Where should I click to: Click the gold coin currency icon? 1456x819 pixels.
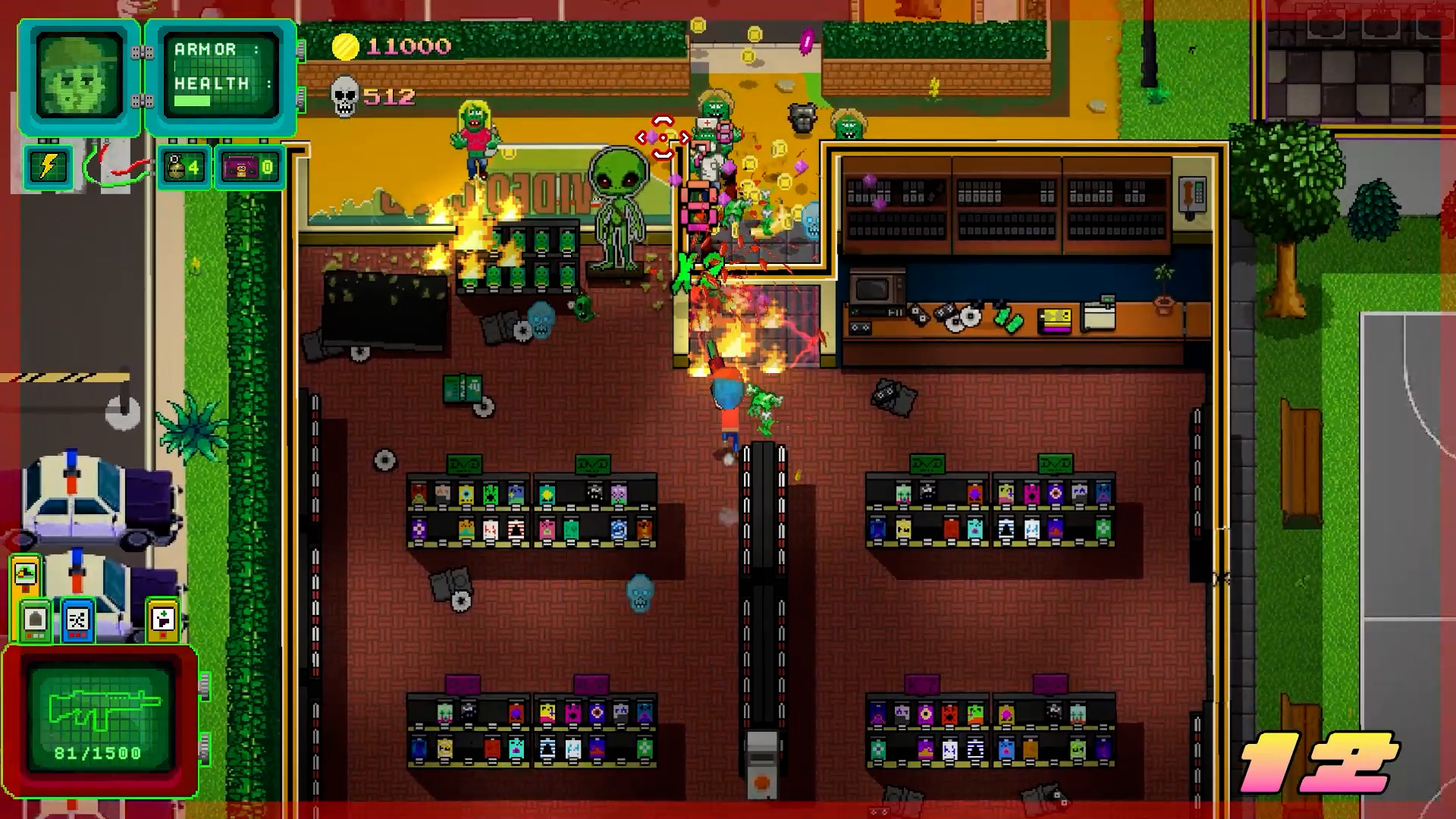tap(347, 46)
